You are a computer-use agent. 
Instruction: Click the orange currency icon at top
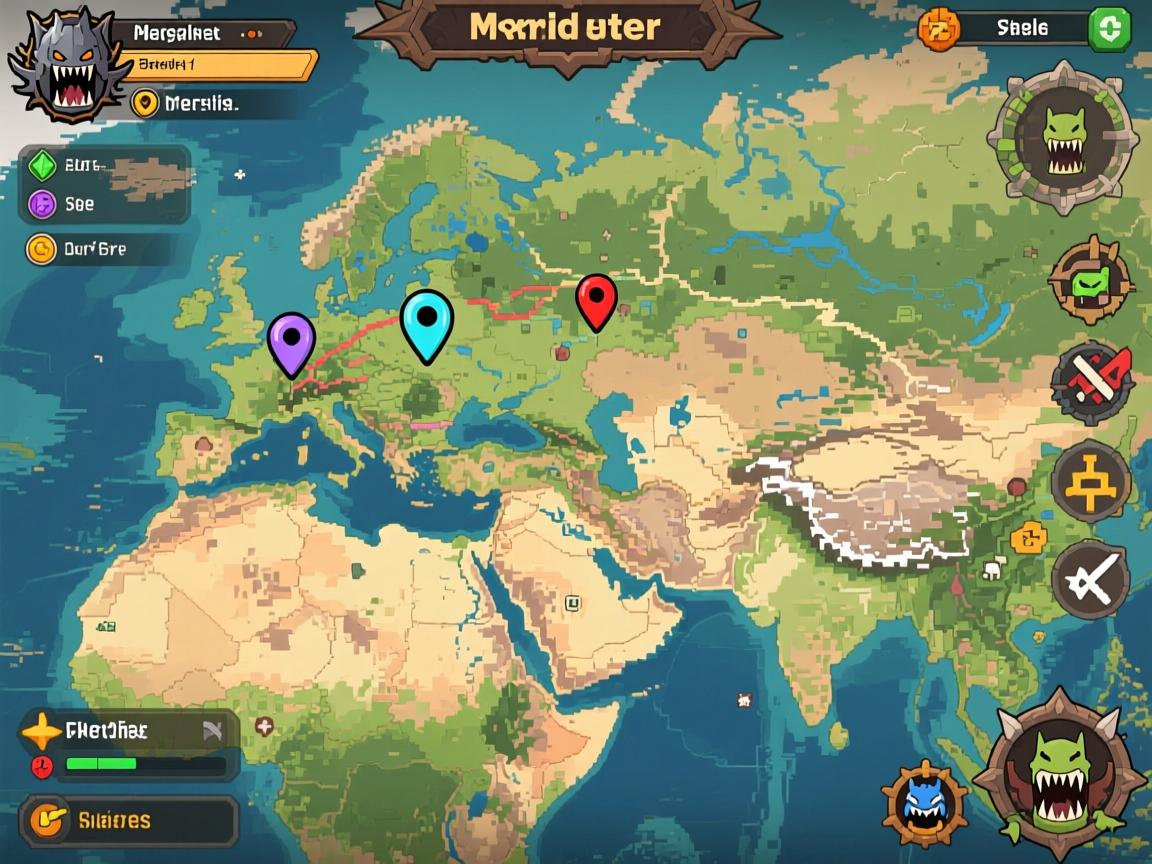pos(938,29)
